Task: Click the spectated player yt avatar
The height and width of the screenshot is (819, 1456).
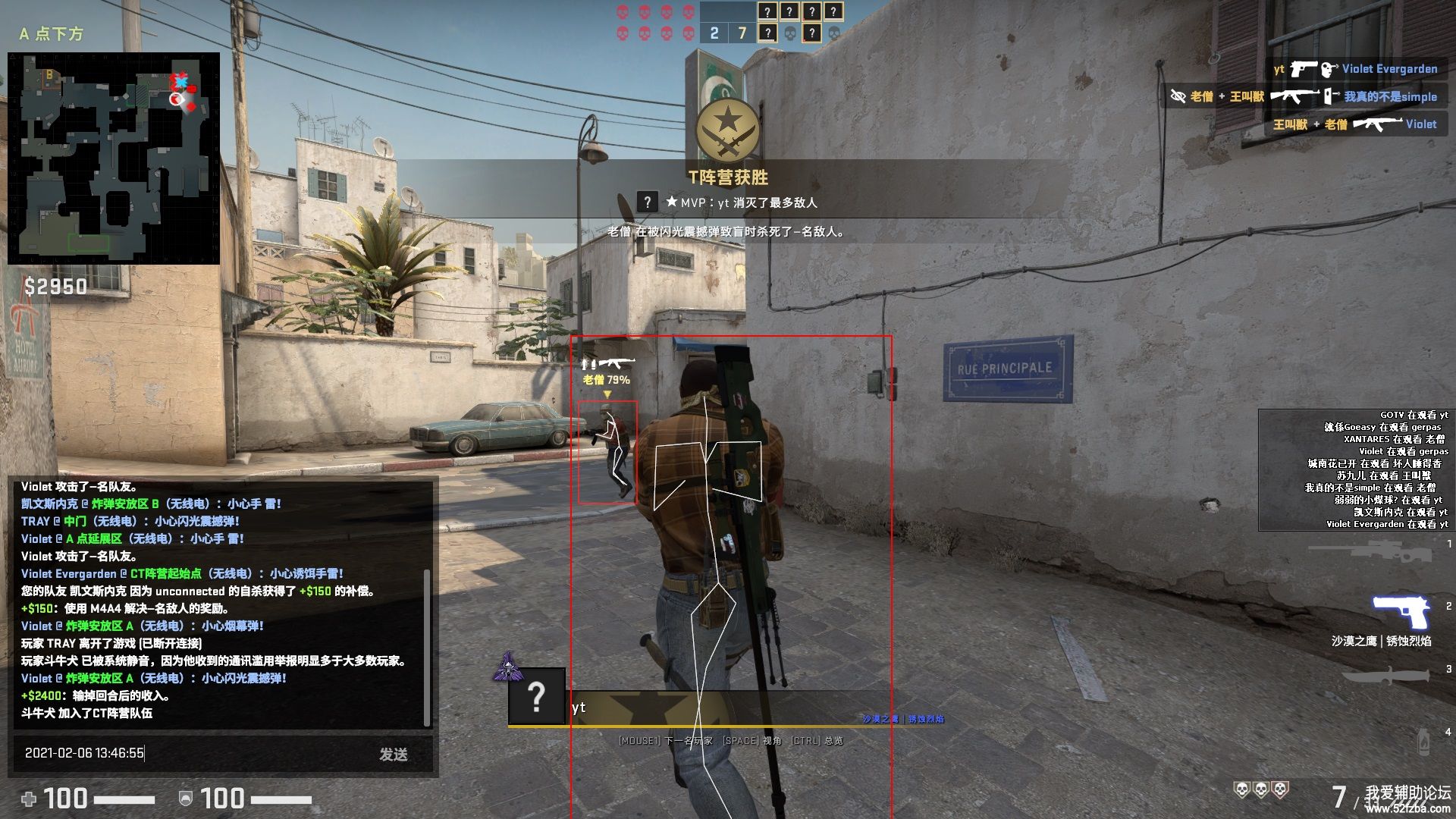Action: [x=536, y=696]
